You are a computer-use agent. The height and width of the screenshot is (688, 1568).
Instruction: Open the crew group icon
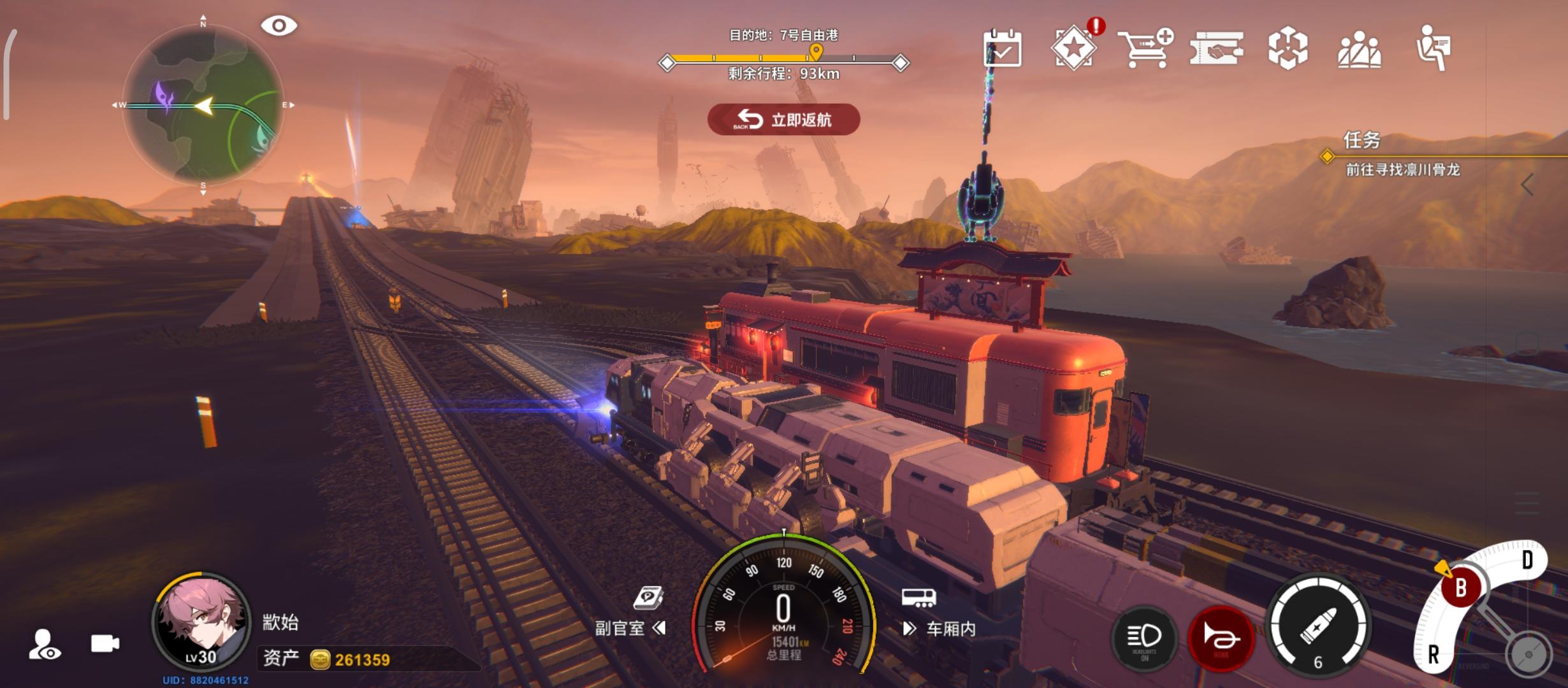pos(1360,49)
